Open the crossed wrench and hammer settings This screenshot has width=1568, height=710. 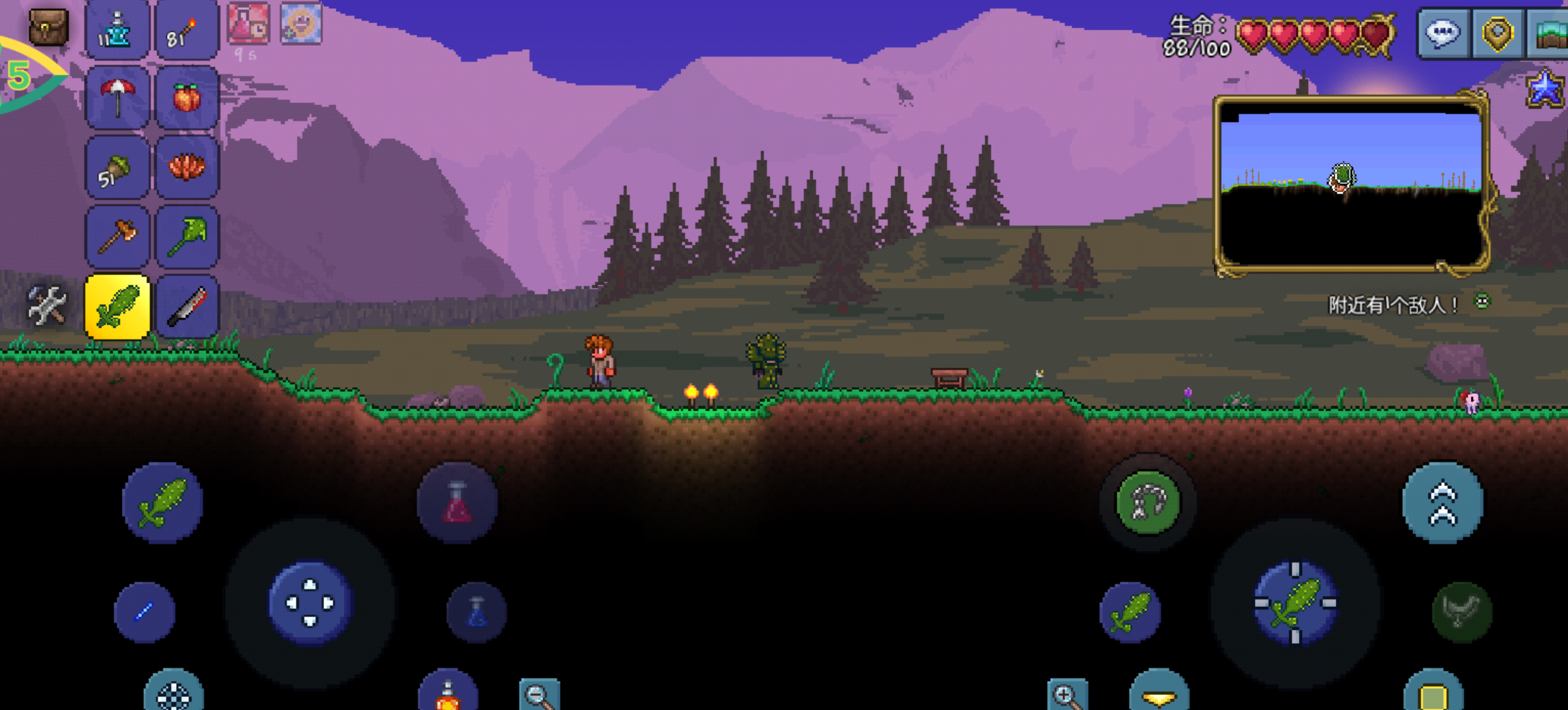(46, 305)
